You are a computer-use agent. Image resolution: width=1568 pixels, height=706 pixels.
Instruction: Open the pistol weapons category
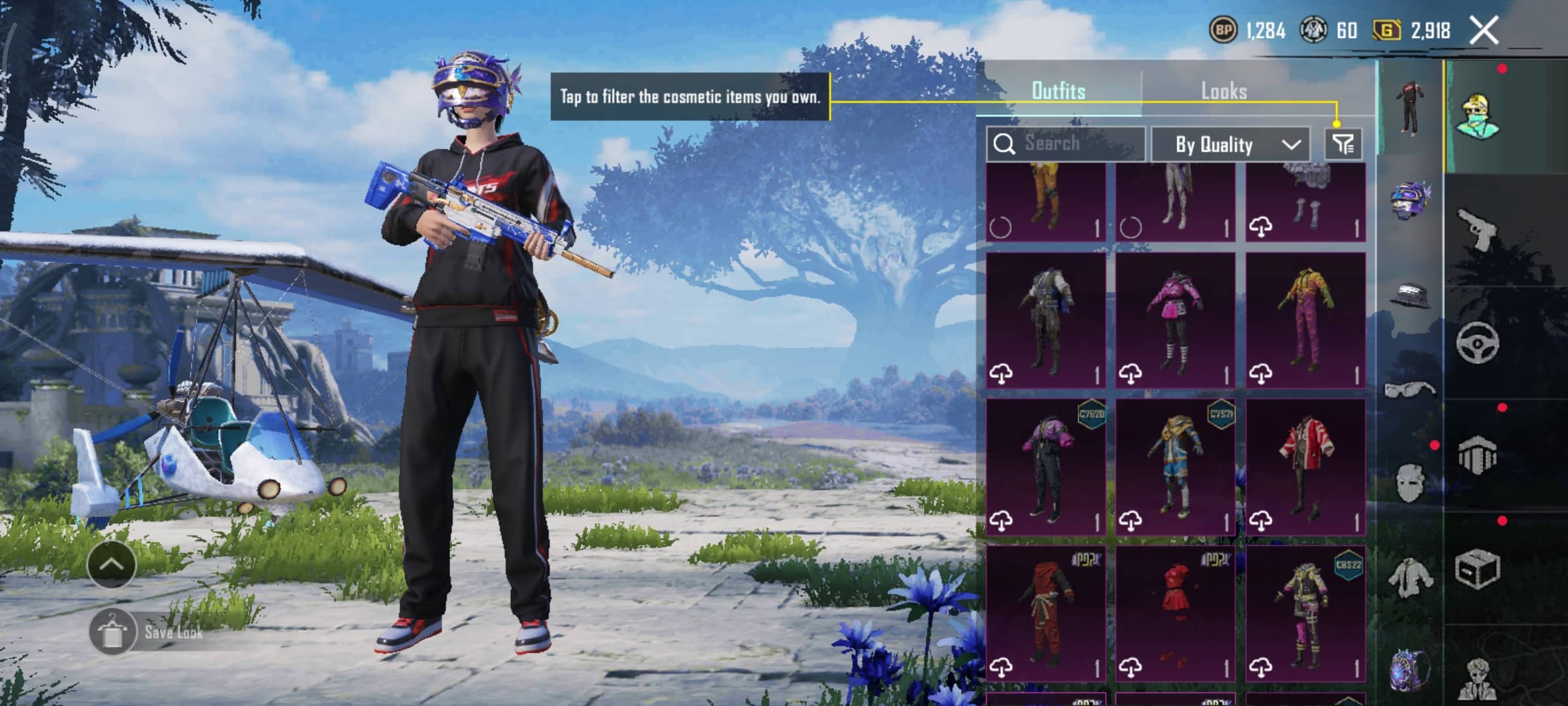[x=1478, y=229]
